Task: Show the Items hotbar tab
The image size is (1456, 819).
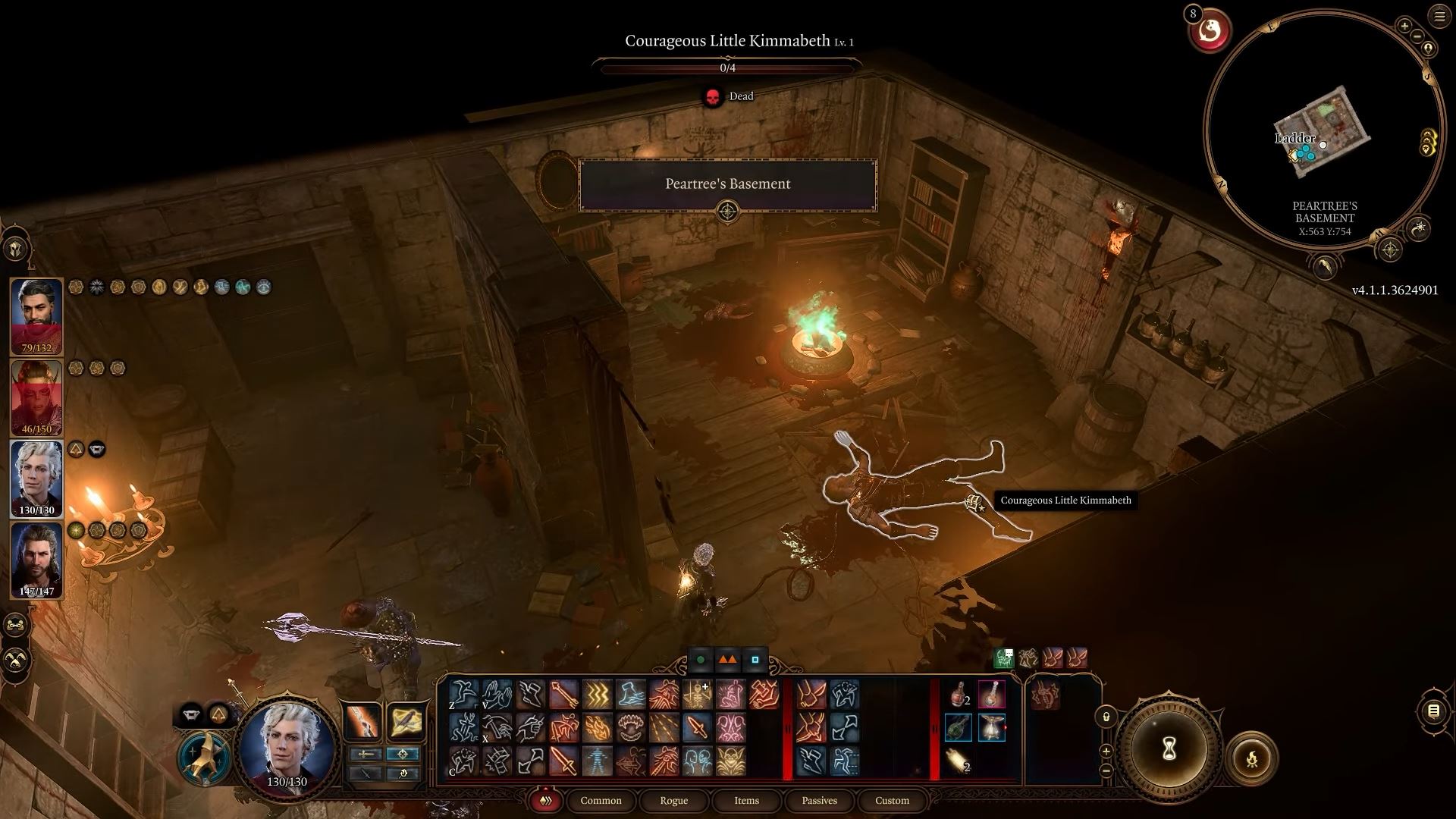Action: tap(746, 801)
